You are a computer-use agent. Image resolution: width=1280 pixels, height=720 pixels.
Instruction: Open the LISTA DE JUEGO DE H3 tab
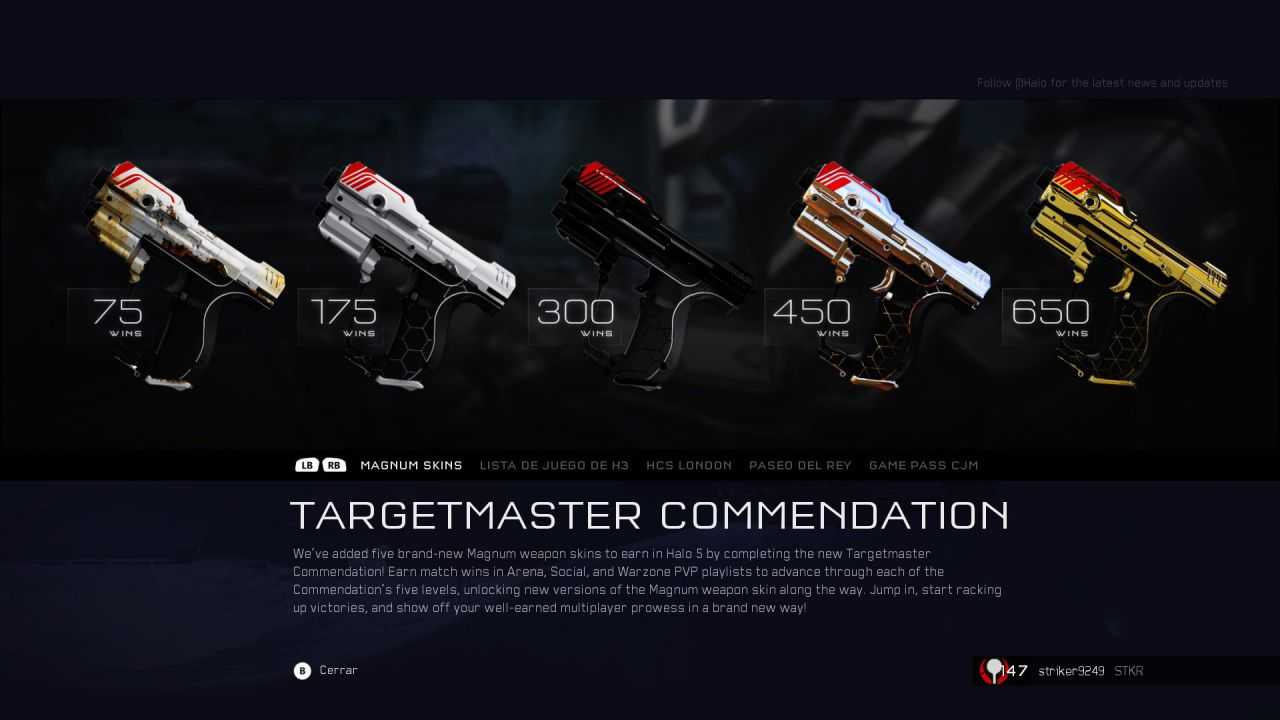pos(555,465)
